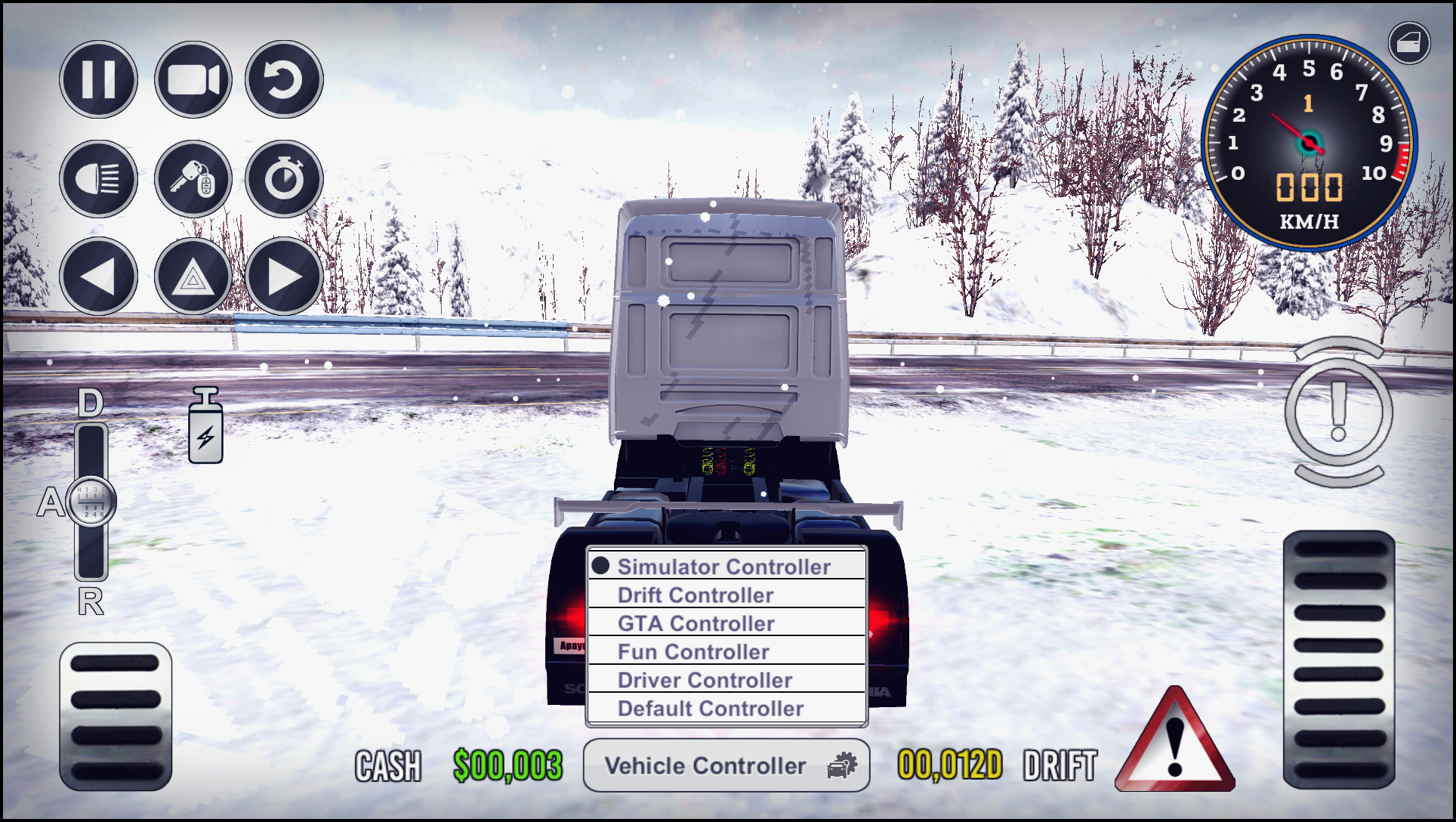This screenshot has height=822, width=1456.
Task: Open the Vehicle Controller selector
Action: tap(726, 765)
